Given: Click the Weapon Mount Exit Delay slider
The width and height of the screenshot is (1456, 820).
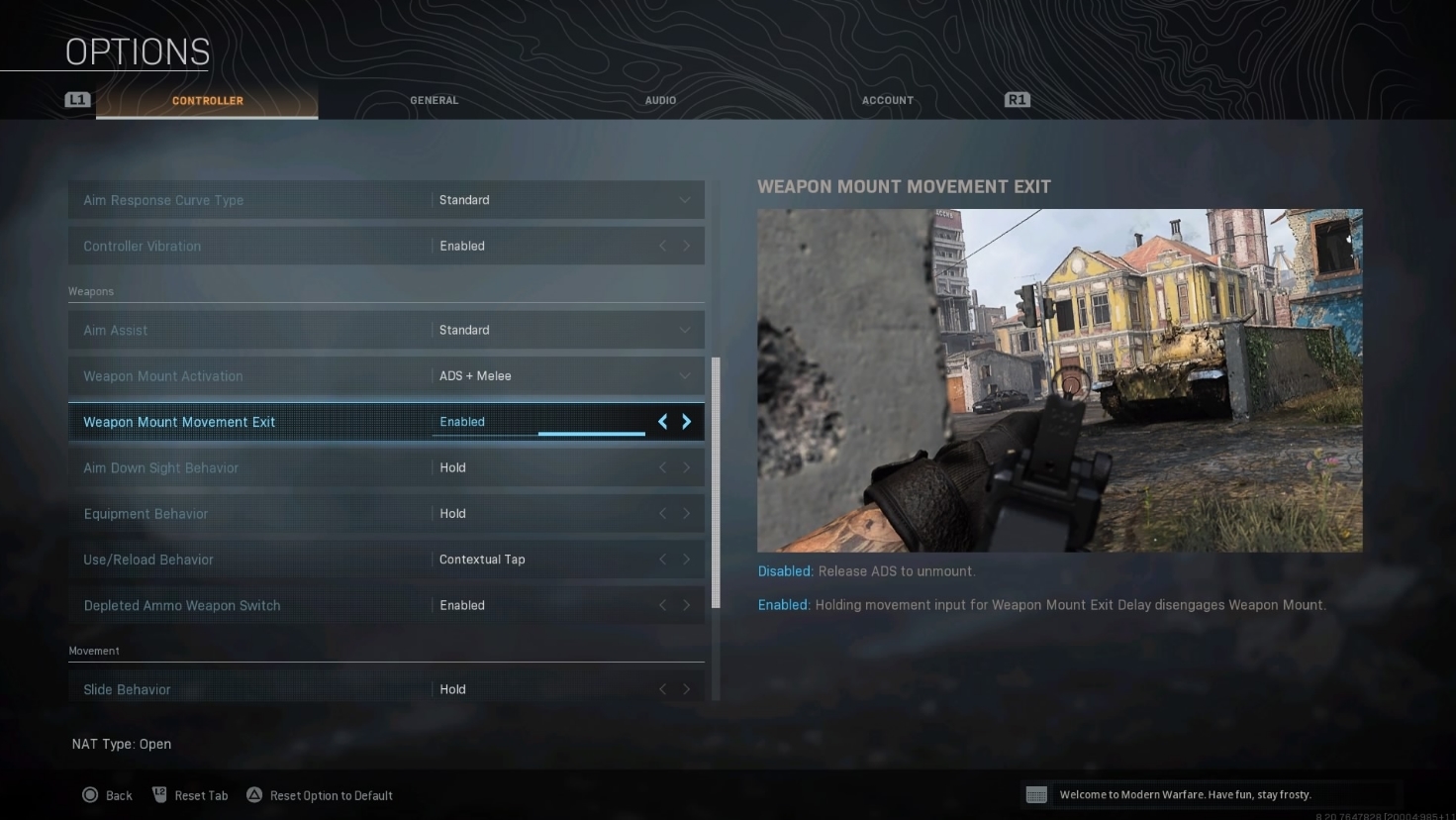Looking at the screenshot, I should (x=592, y=433).
